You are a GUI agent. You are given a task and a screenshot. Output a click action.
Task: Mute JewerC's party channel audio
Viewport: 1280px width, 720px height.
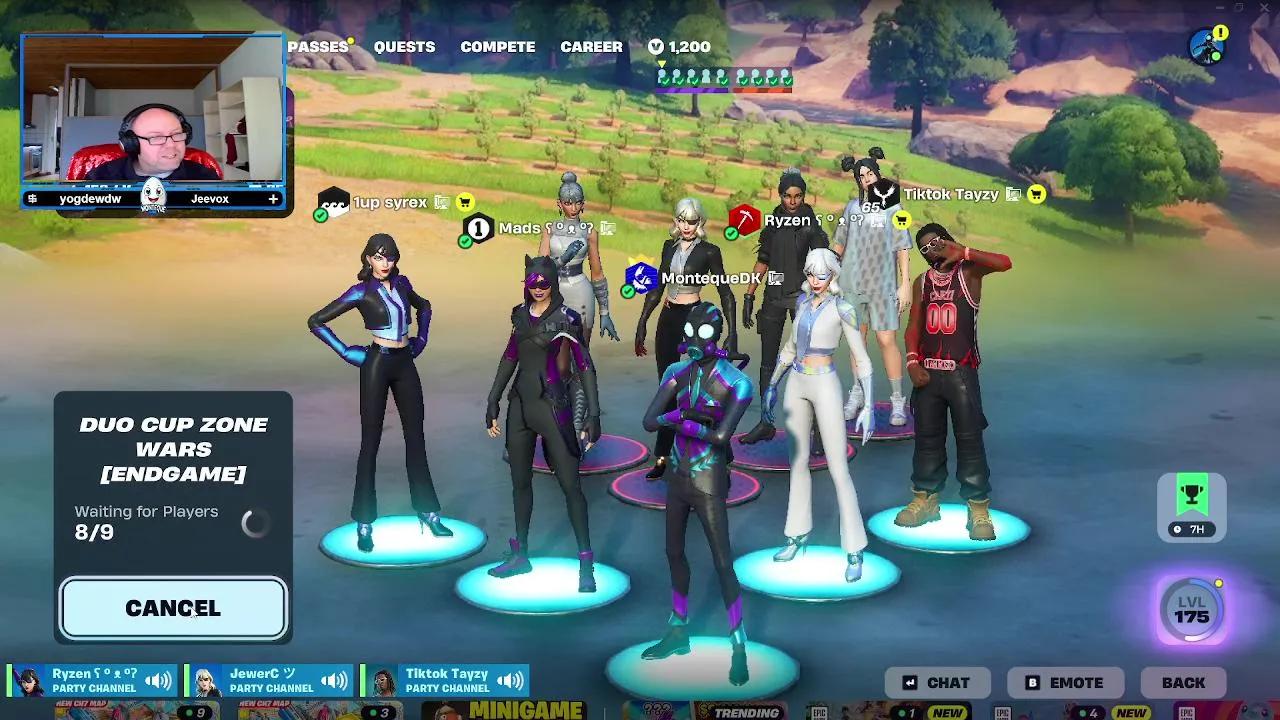click(x=335, y=679)
